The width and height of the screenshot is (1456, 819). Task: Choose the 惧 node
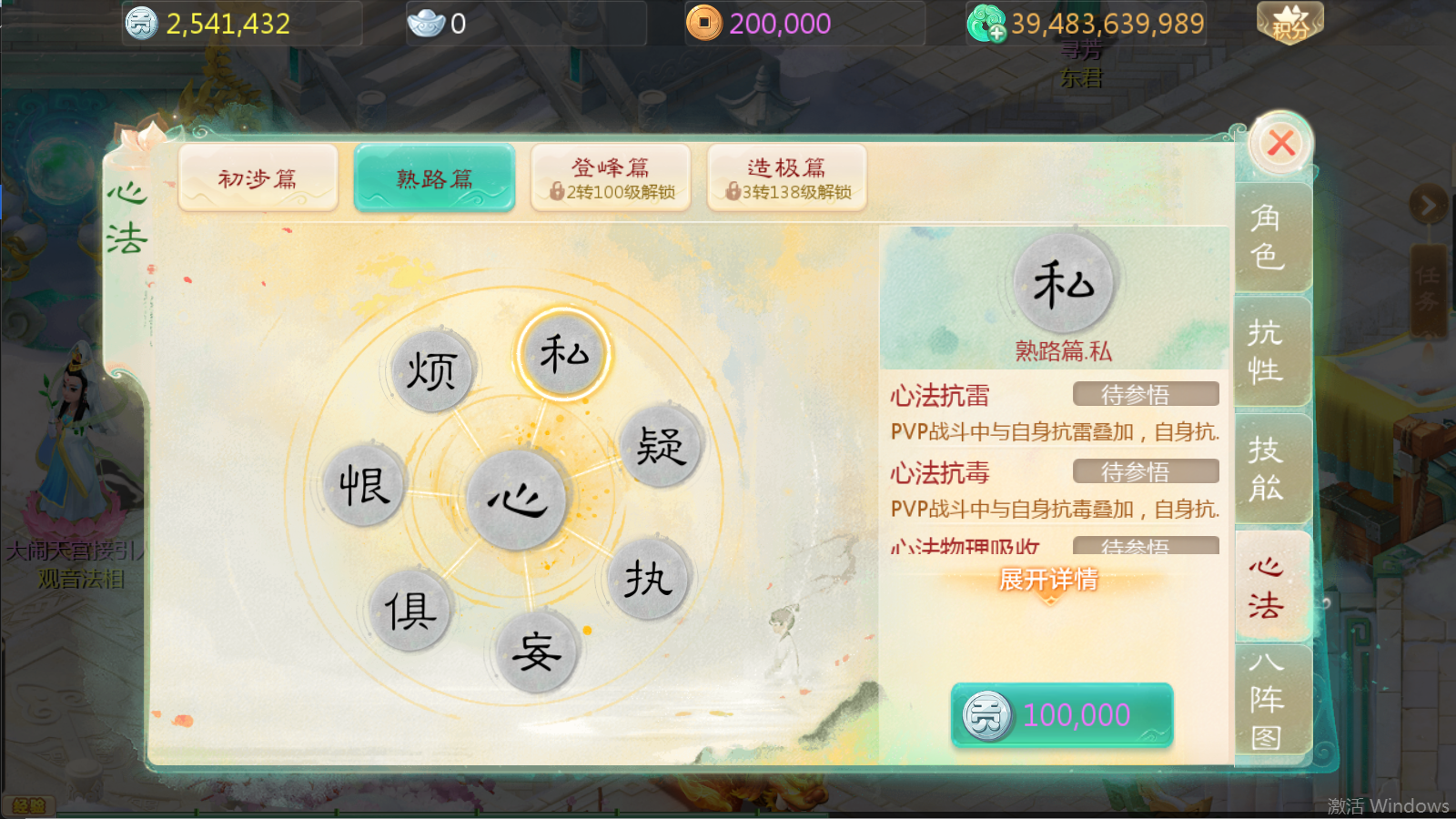[x=409, y=611]
